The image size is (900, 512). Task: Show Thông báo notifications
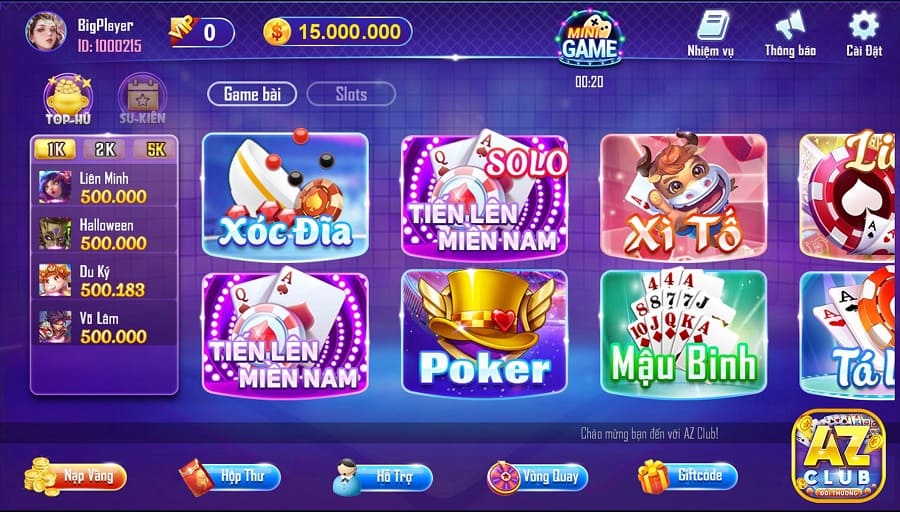[x=790, y=32]
